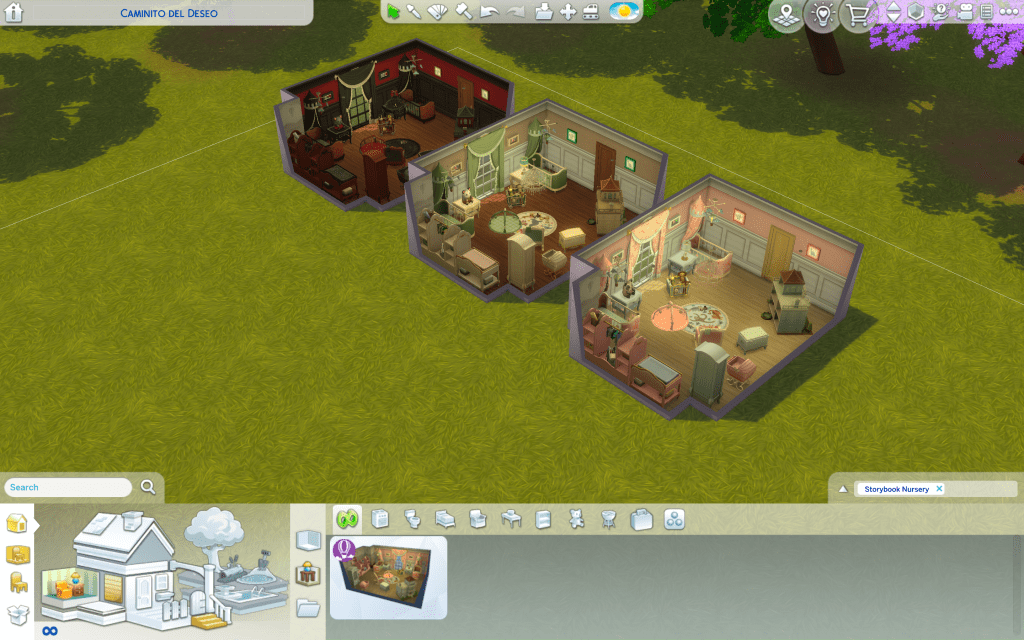Toggle the lightbulb button in the top bar
This screenshot has height=640, width=1024.
click(823, 15)
